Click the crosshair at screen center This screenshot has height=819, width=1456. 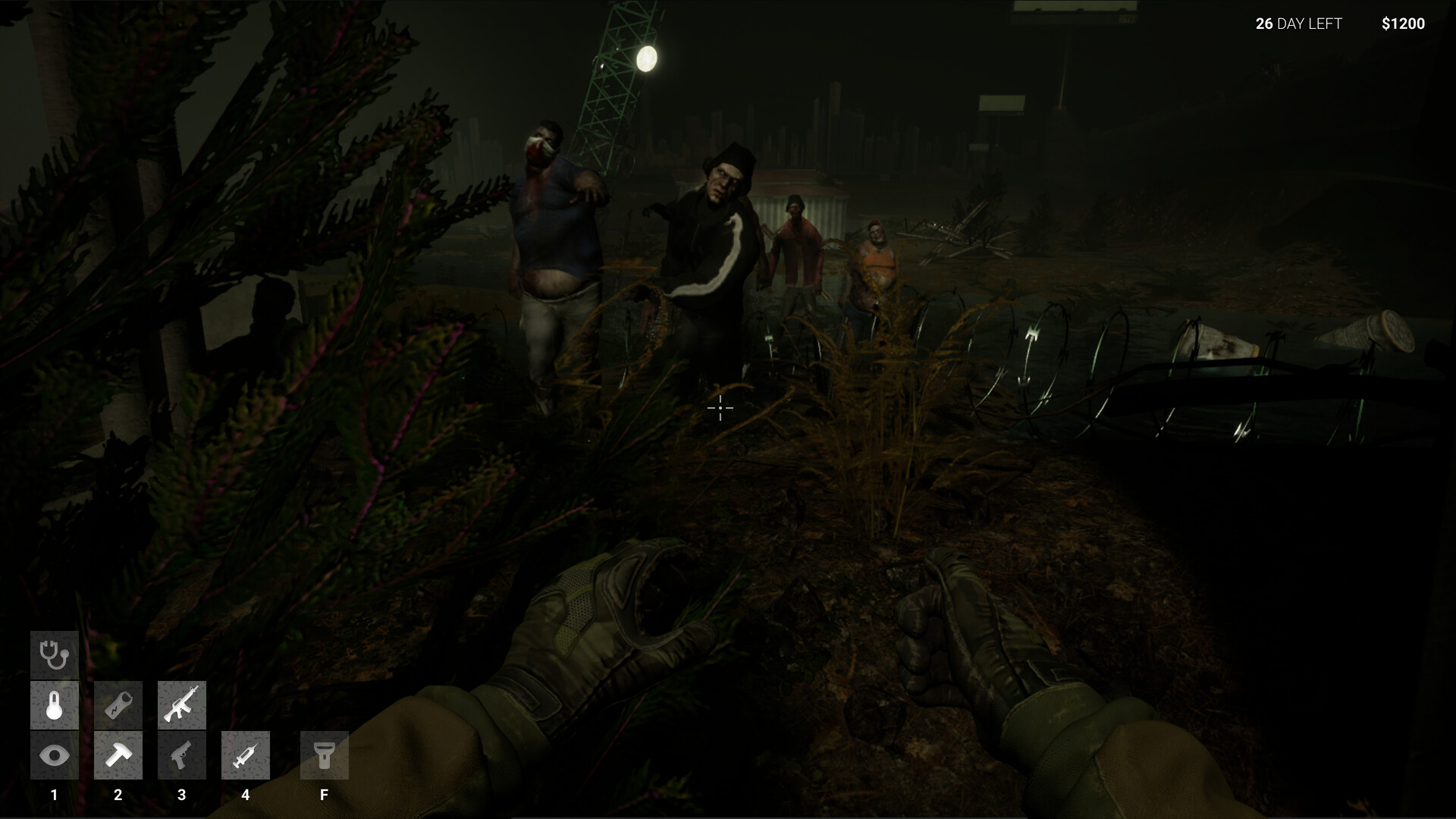tap(720, 408)
